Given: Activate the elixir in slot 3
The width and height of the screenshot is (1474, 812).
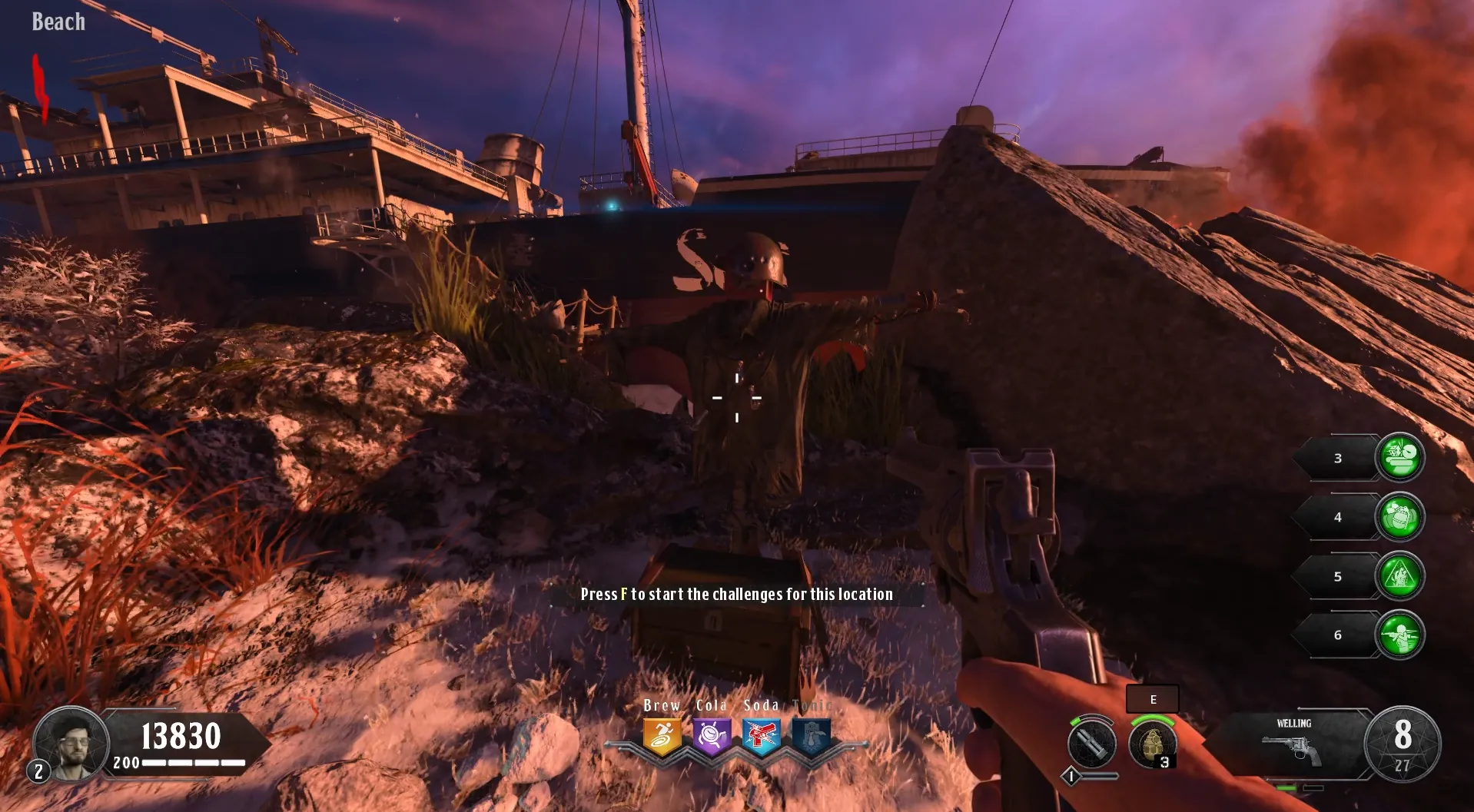Looking at the screenshot, I should tap(1399, 458).
